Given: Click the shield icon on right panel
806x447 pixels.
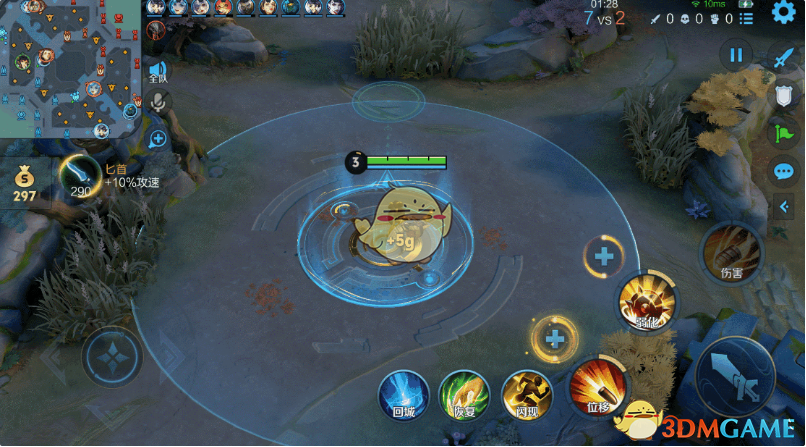Looking at the screenshot, I should click(784, 95).
